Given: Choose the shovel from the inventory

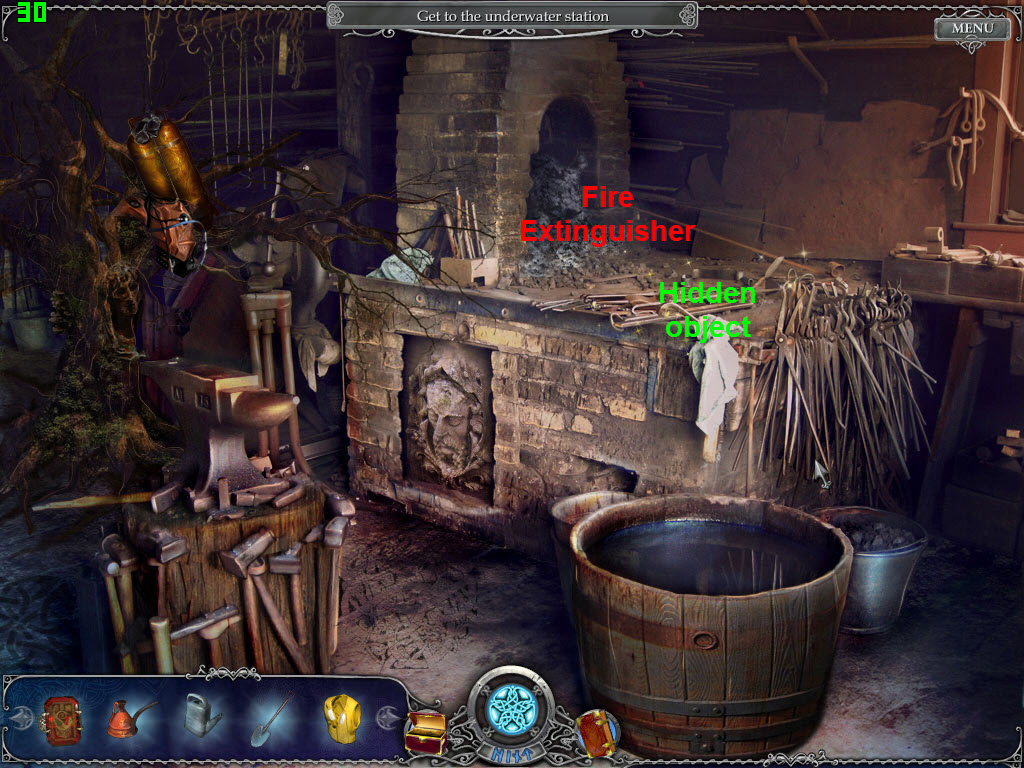Looking at the screenshot, I should pos(270,716).
